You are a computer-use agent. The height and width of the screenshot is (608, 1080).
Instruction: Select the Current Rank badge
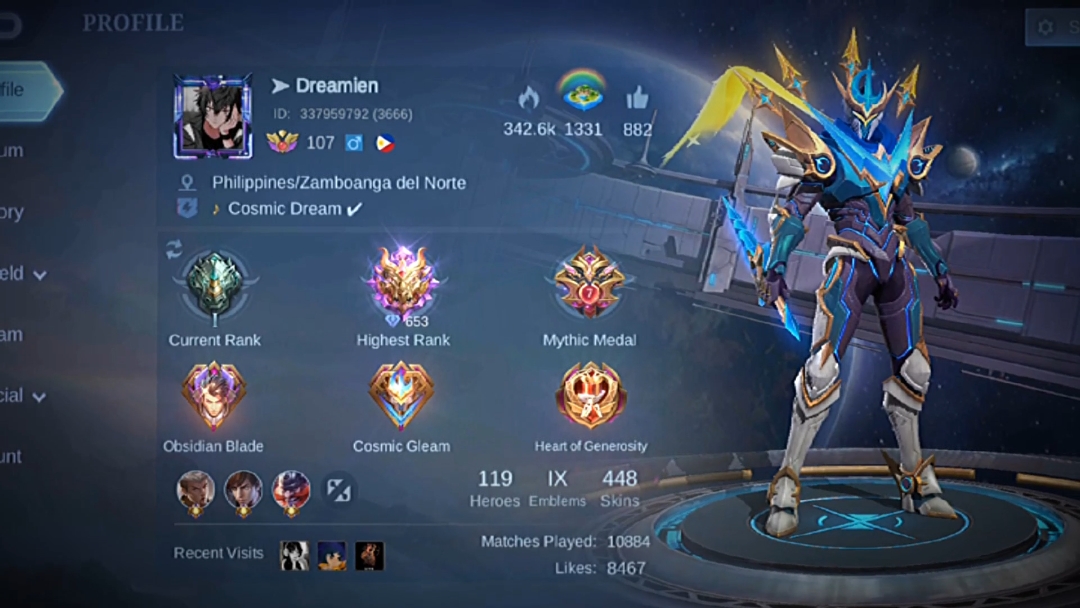(214, 286)
